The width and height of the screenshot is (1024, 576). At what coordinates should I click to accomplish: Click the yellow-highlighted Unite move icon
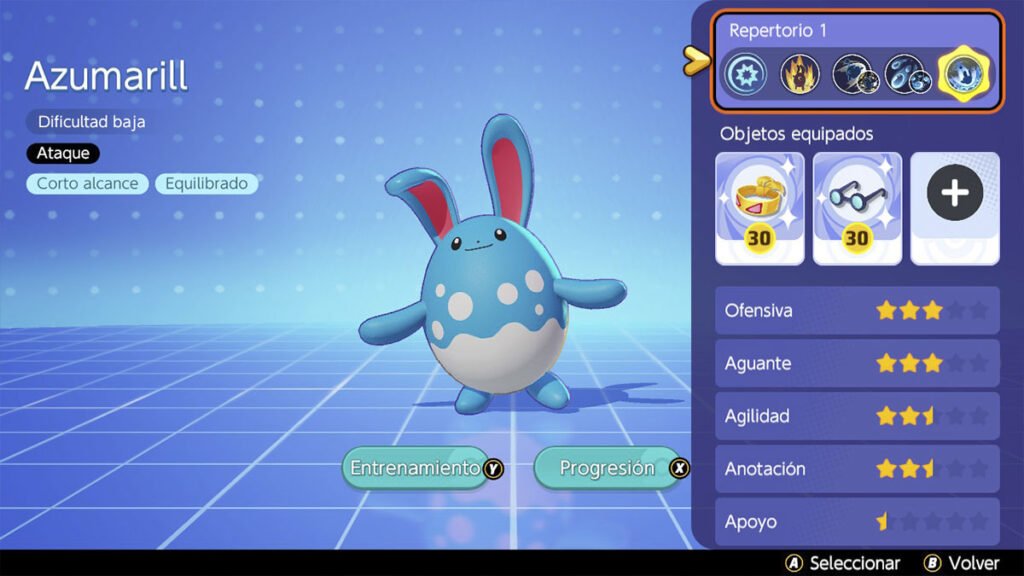[x=958, y=73]
